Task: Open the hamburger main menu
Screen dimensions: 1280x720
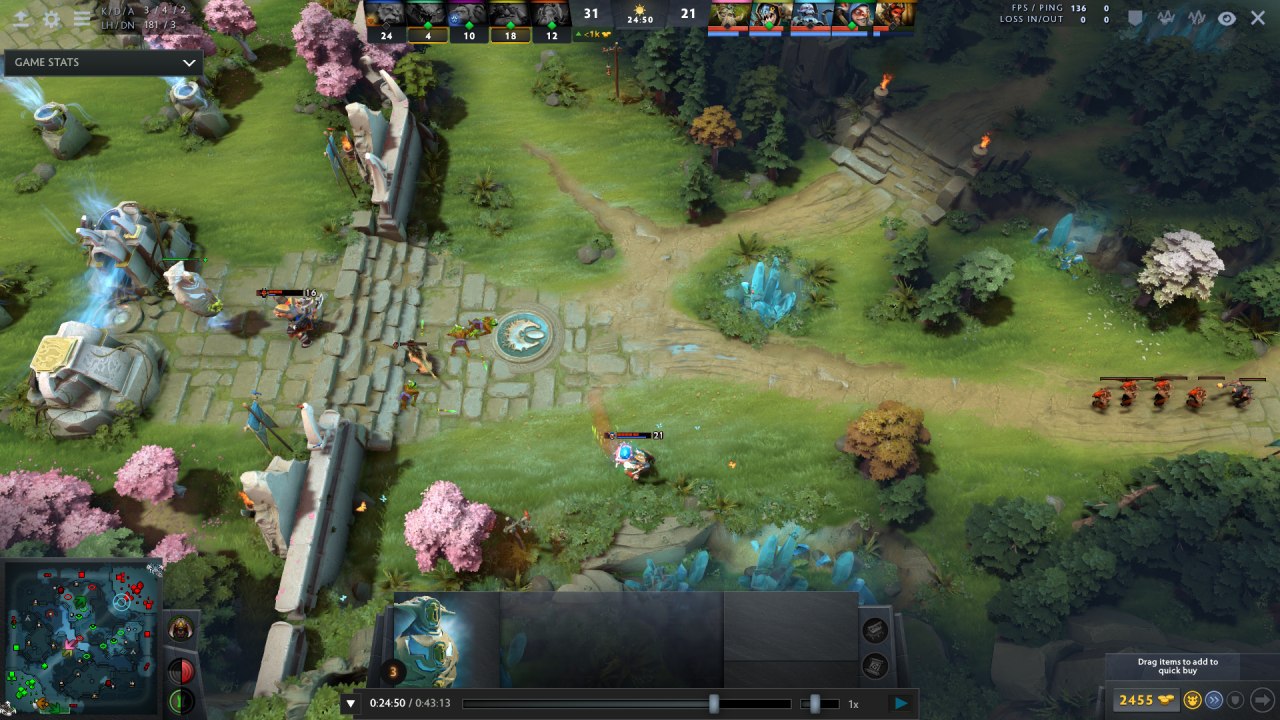Action: tap(82, 19)
